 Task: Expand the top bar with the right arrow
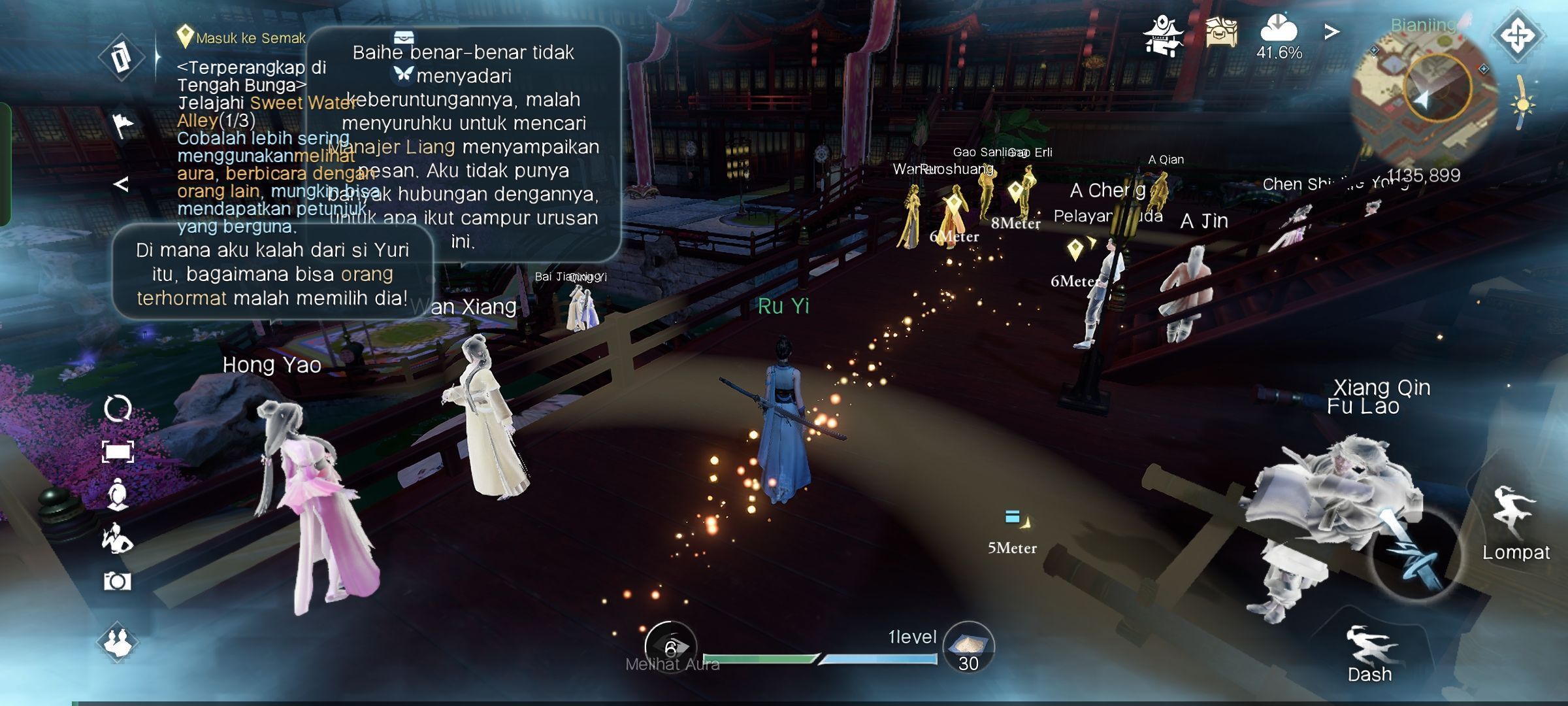[1331, 32]
